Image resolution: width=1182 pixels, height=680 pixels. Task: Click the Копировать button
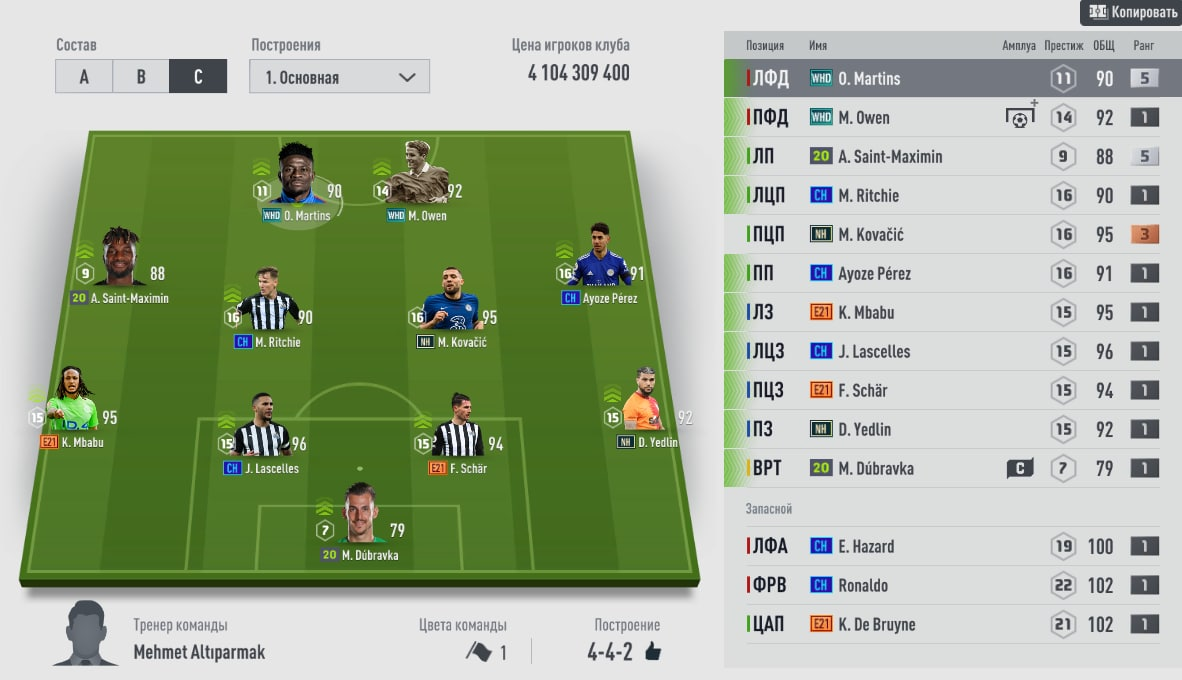click(x=1130, y=13)
